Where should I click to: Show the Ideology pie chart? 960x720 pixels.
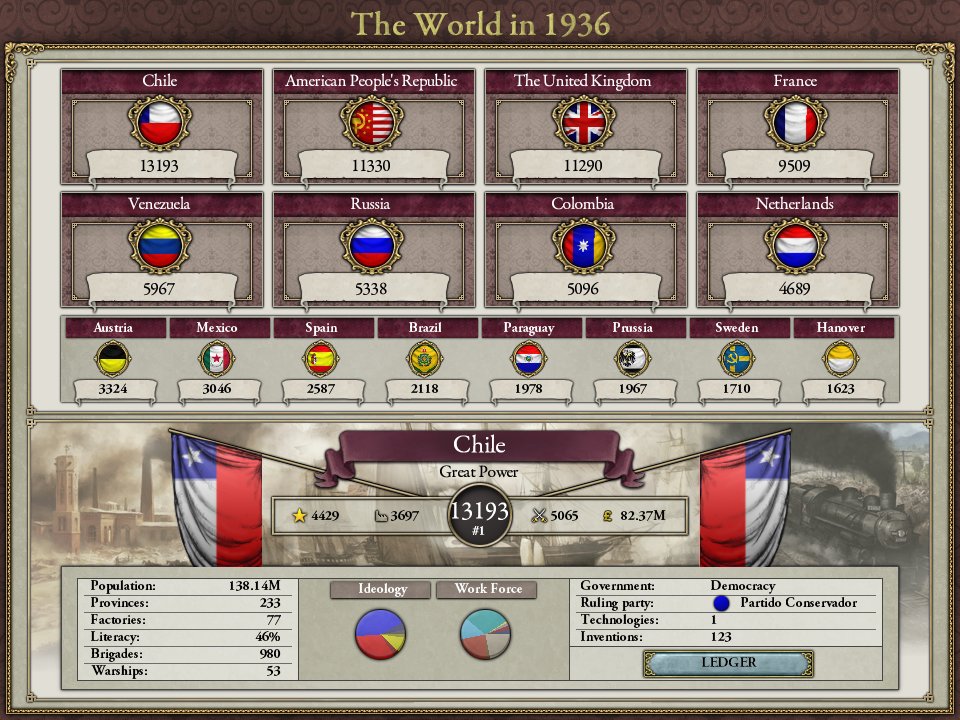tap(380, 634)
